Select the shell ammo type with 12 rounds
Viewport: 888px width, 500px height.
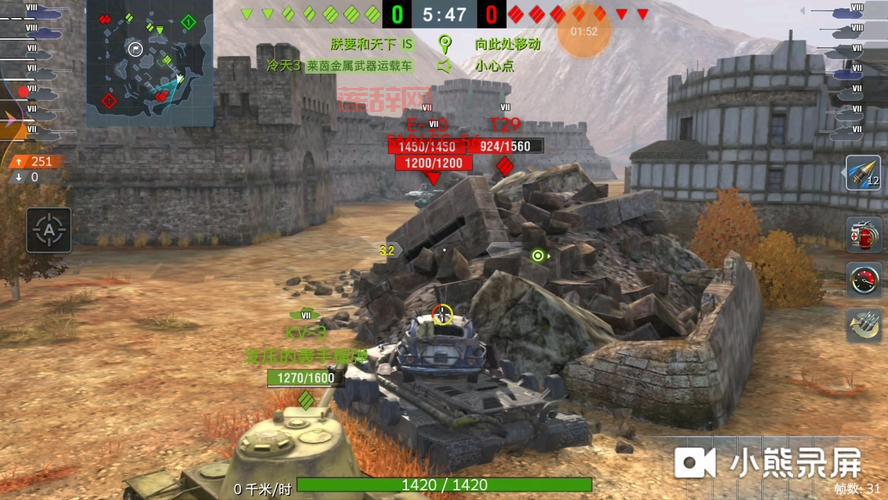[x=863, y=174]
